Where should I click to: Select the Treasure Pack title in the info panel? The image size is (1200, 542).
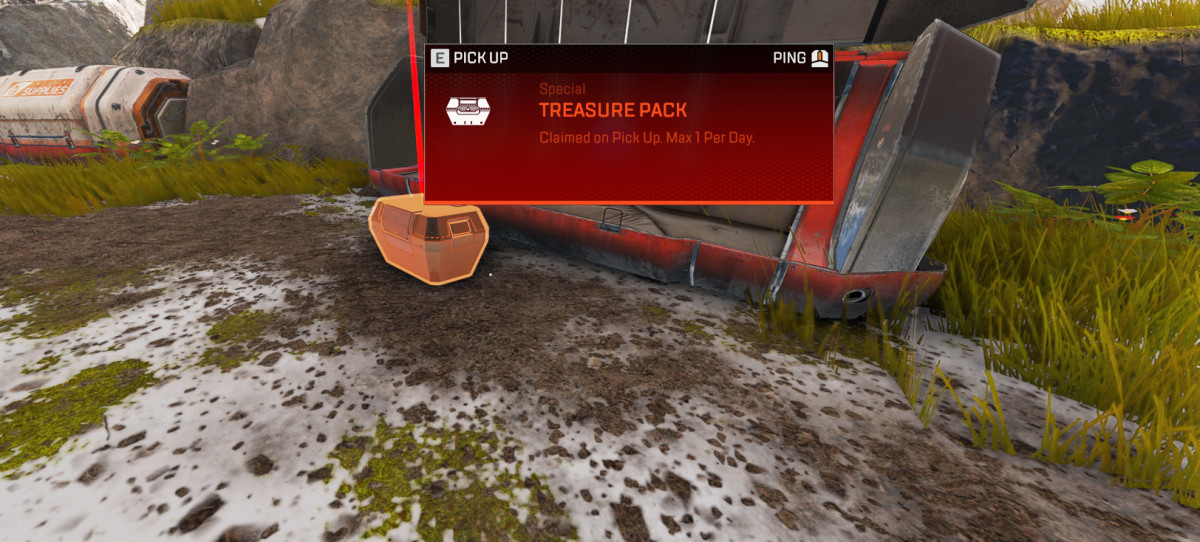pyautogui.click(x=613, y=111)
